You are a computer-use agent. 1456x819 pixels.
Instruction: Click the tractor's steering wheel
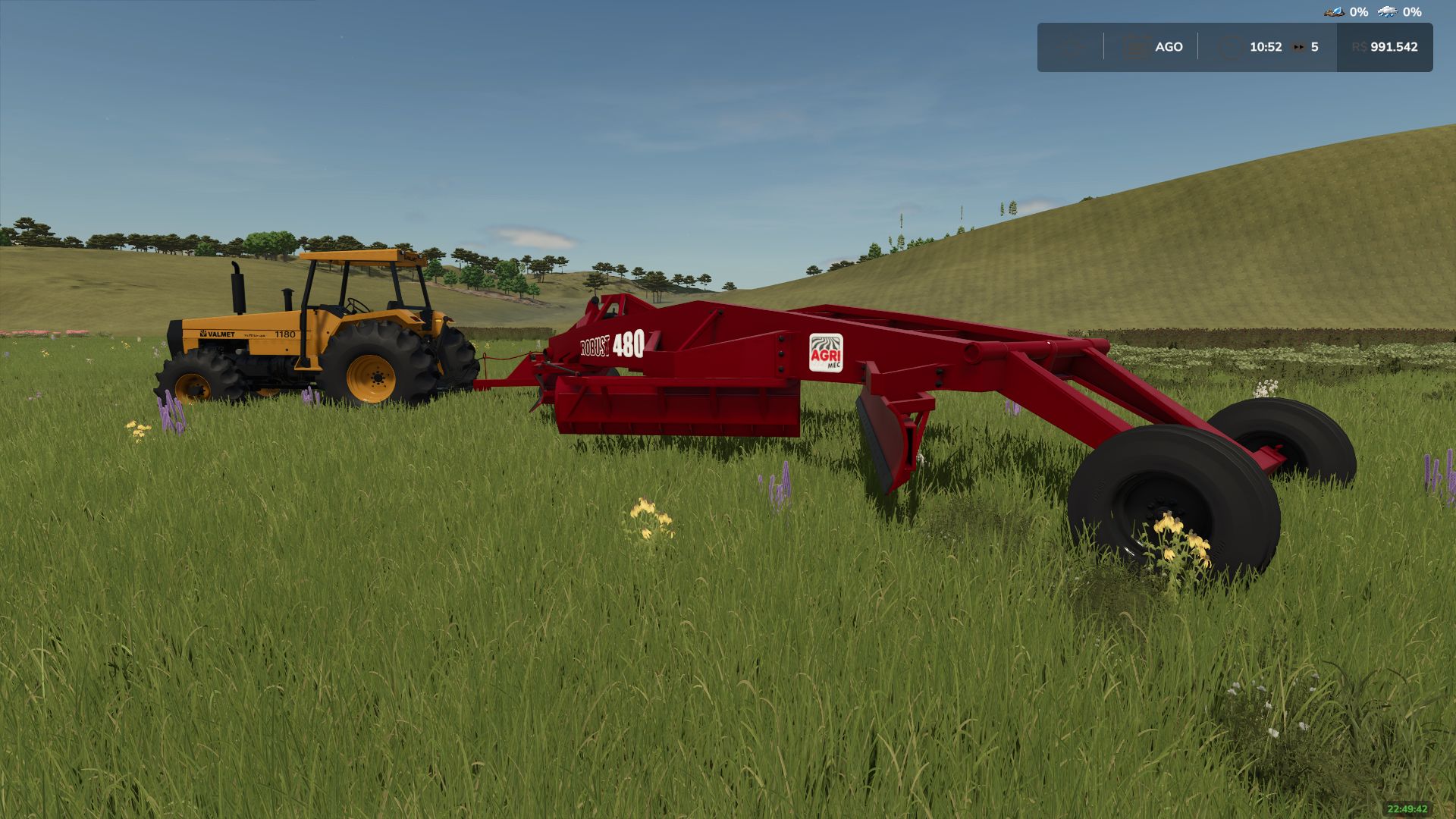coord(357,306)
